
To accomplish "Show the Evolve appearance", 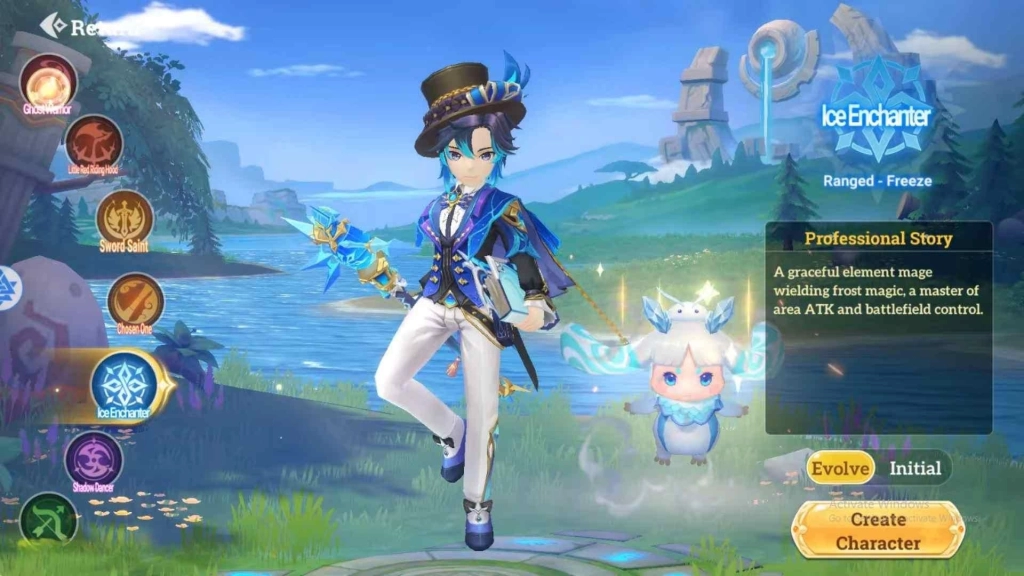I will point(841,467).
